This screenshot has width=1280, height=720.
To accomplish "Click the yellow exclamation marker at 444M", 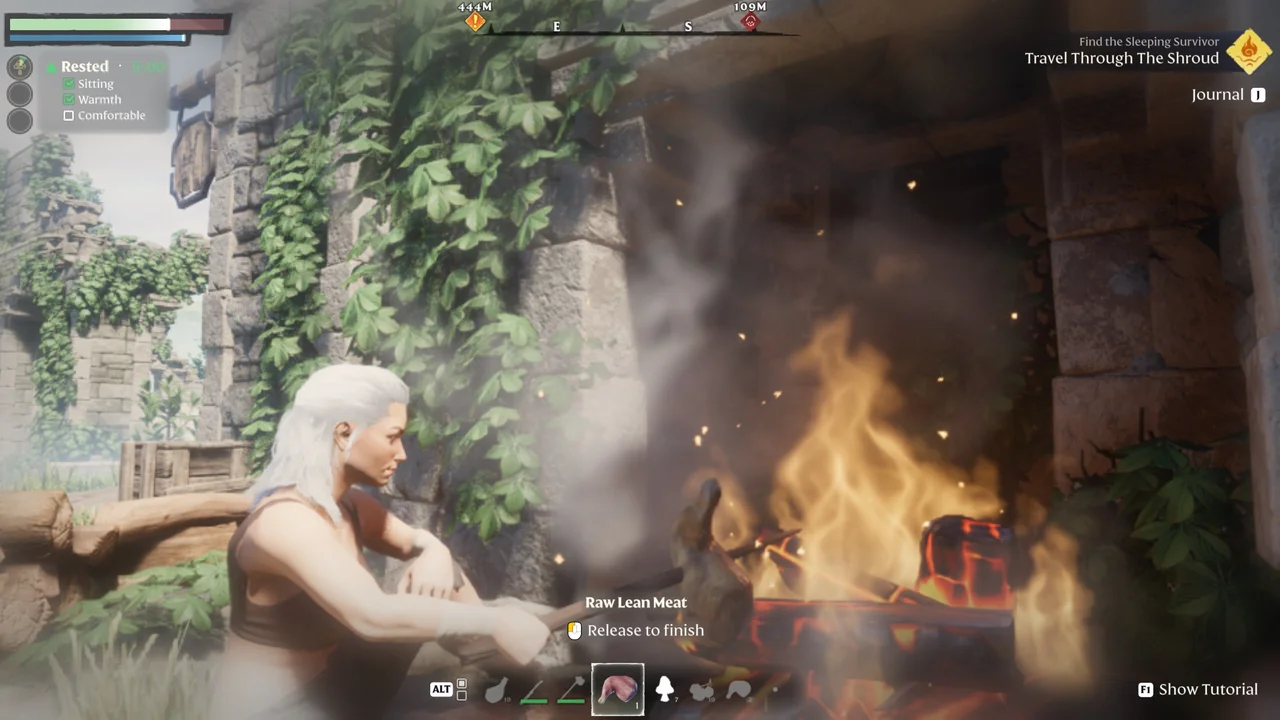I will (475, 21).
